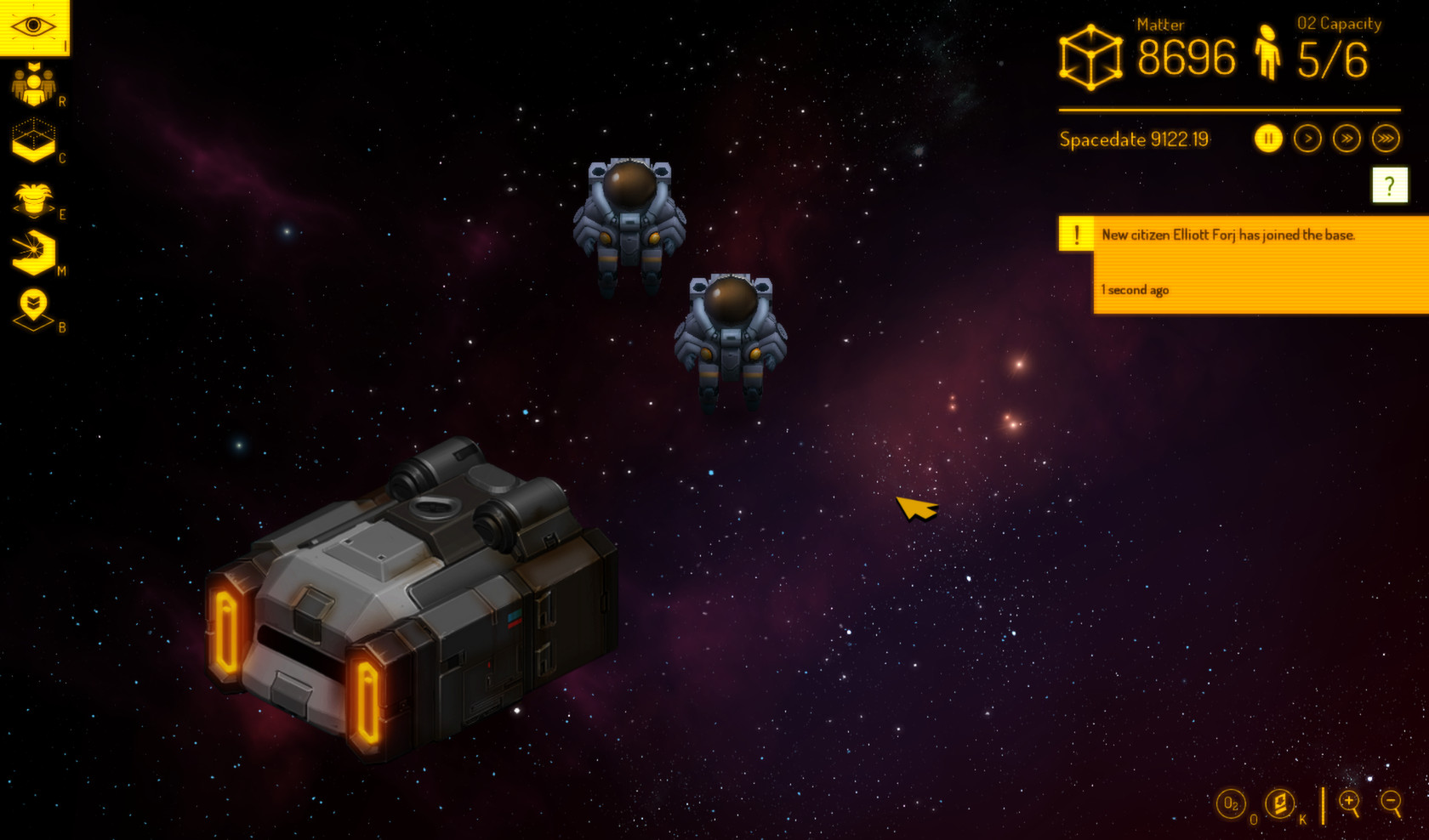The height and width of the screenshot is (840, 1429).
Task: Select the eye overview tool in sidebar
Action: point(34,26)
